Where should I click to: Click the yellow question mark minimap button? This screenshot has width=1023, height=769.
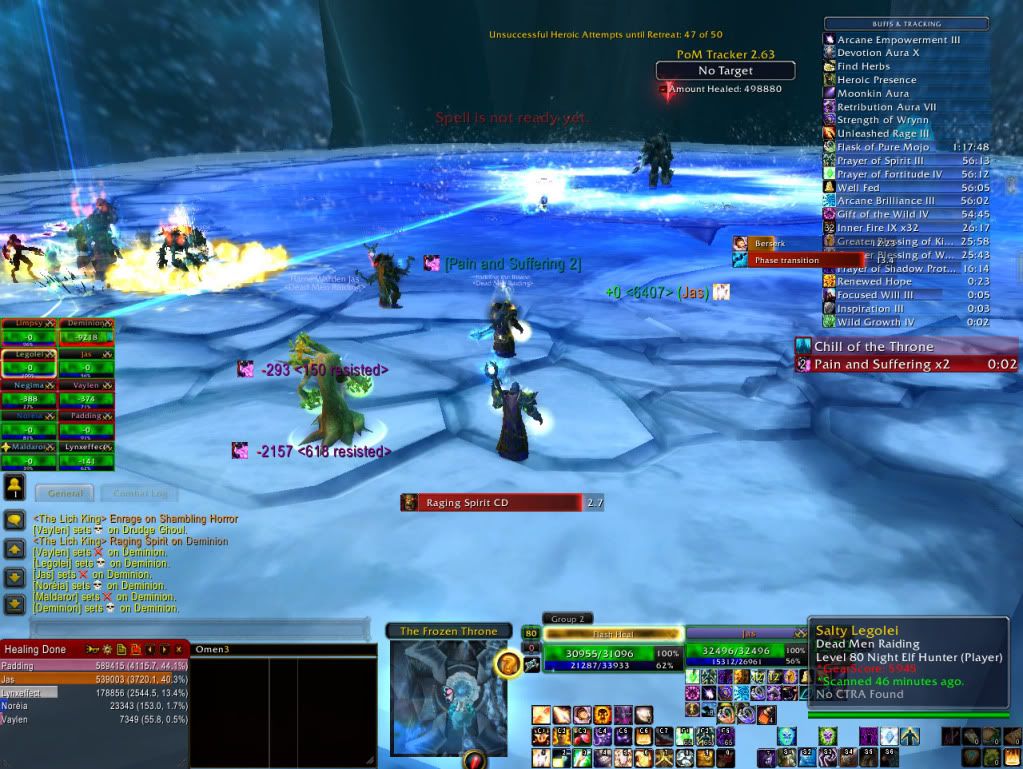(509, 664)
